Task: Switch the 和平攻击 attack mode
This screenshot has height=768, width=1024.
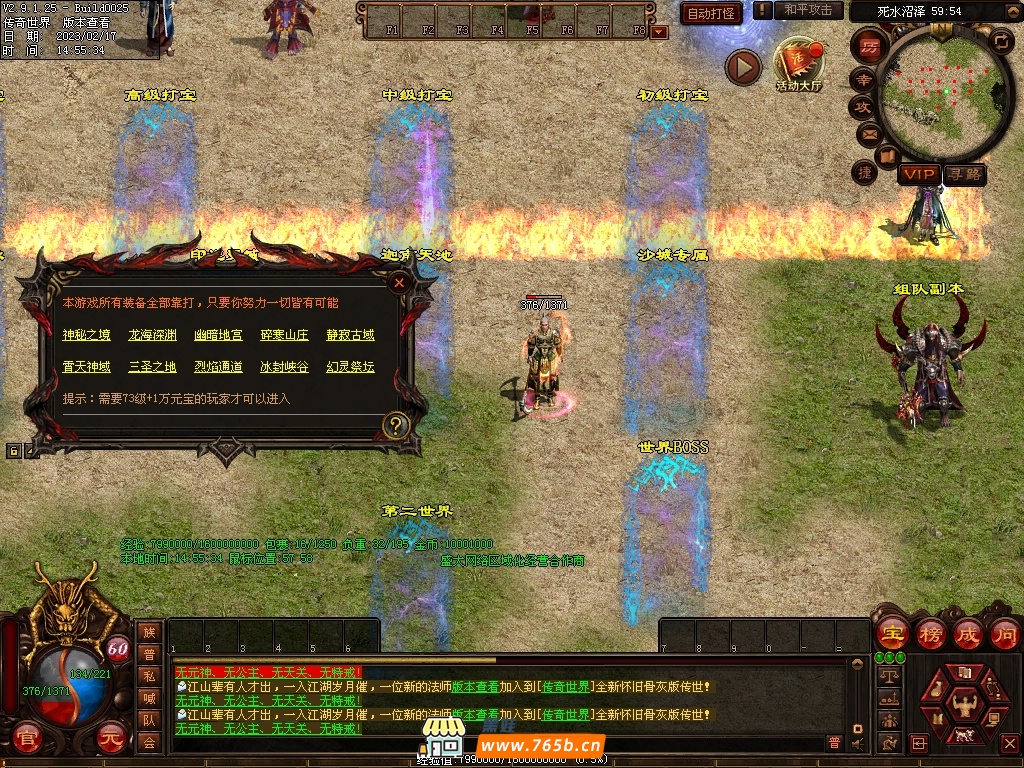Action: pos(808,10)
